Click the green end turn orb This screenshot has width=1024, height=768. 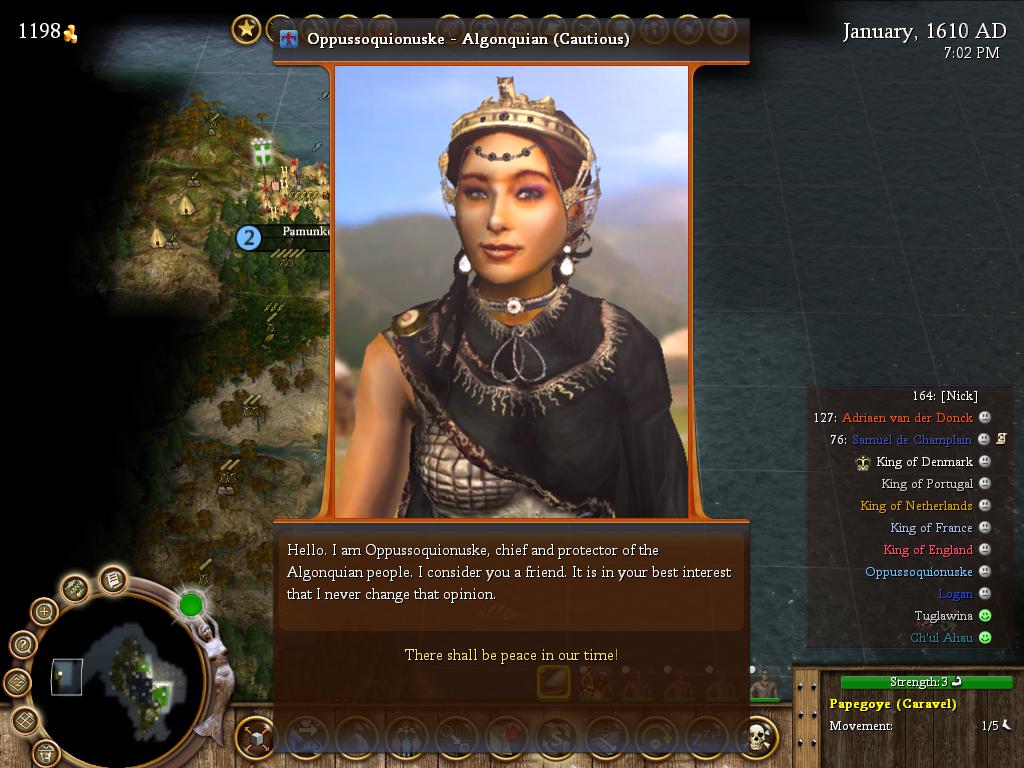(190, 604)
